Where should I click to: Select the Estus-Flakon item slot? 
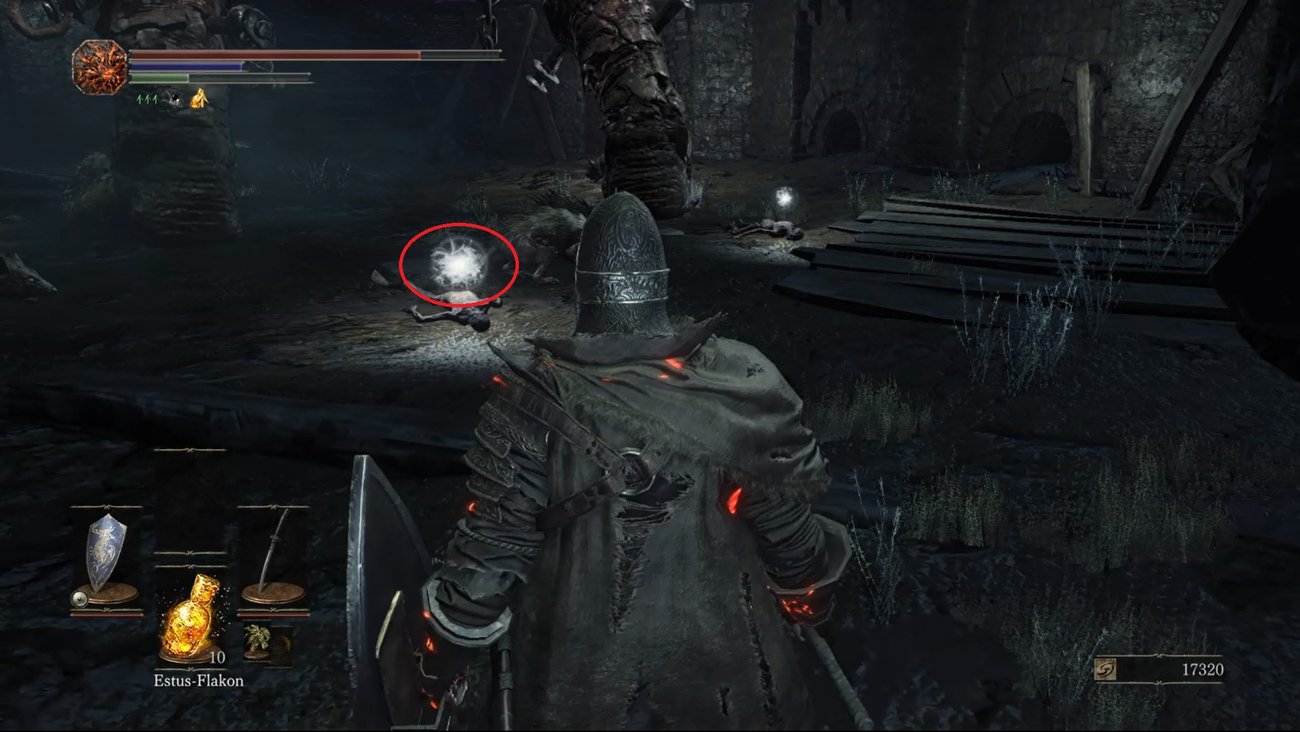pos(190,620)
